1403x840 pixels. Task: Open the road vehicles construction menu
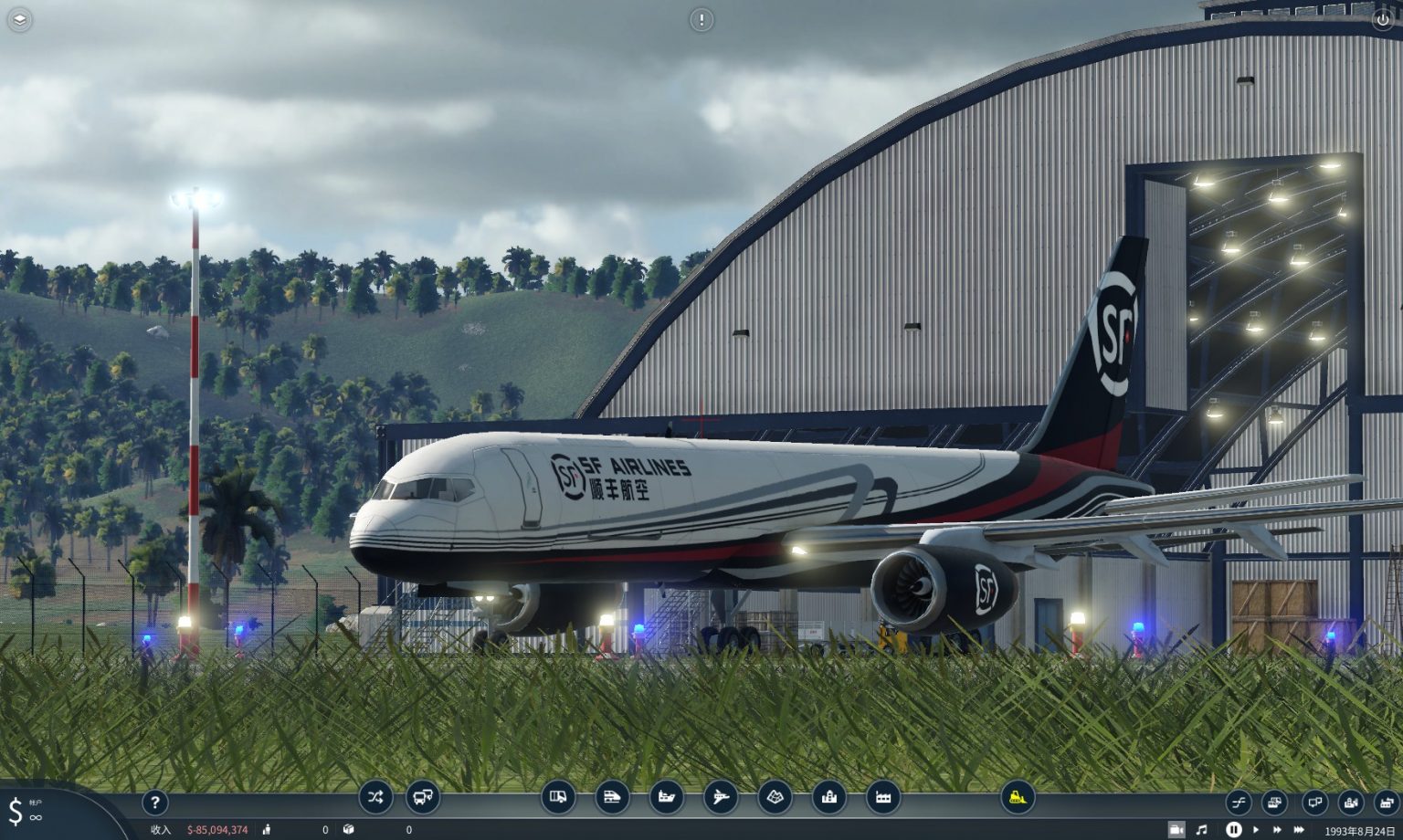click(559, 797)
